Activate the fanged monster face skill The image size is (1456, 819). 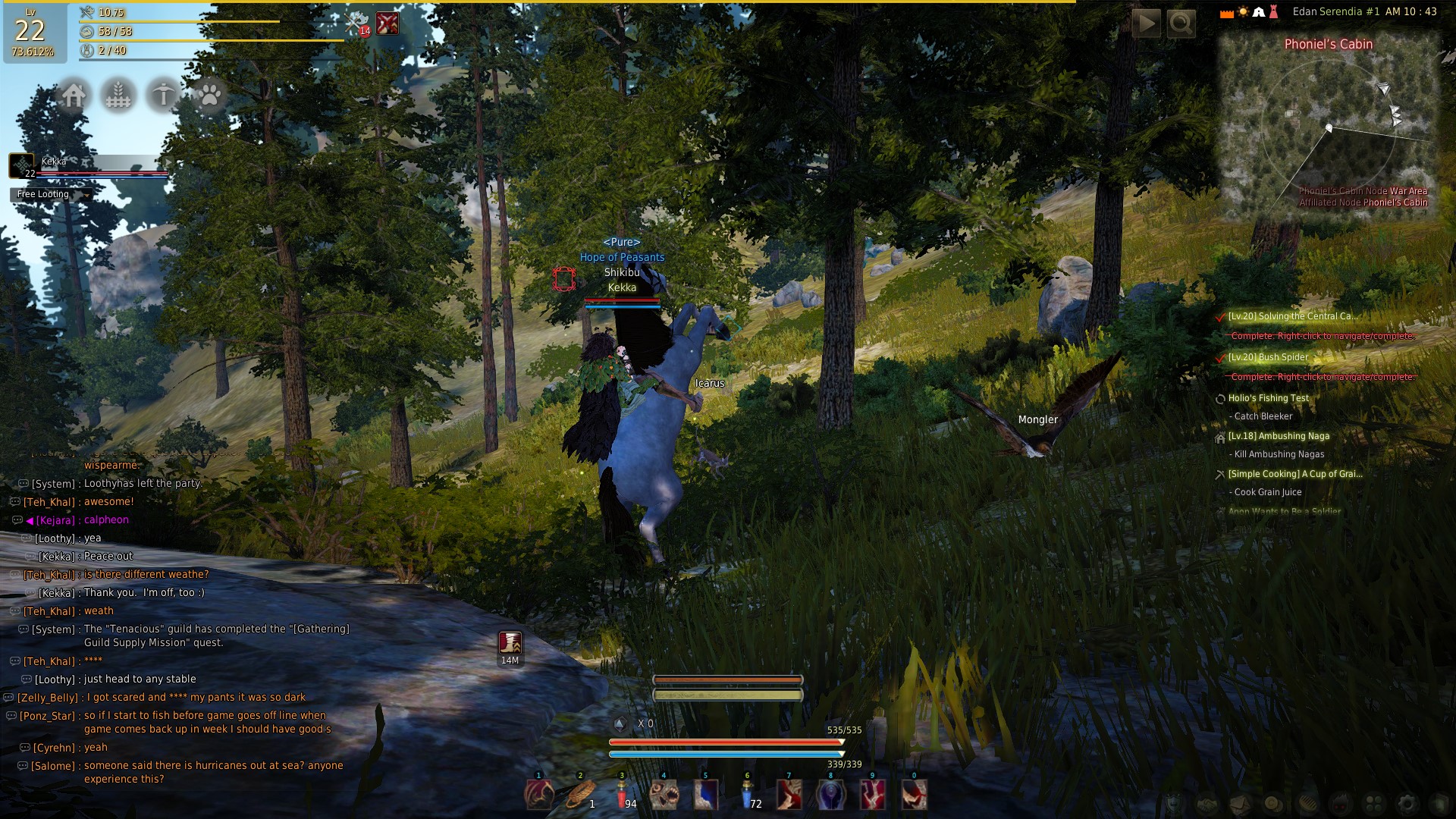pos(664,795)
